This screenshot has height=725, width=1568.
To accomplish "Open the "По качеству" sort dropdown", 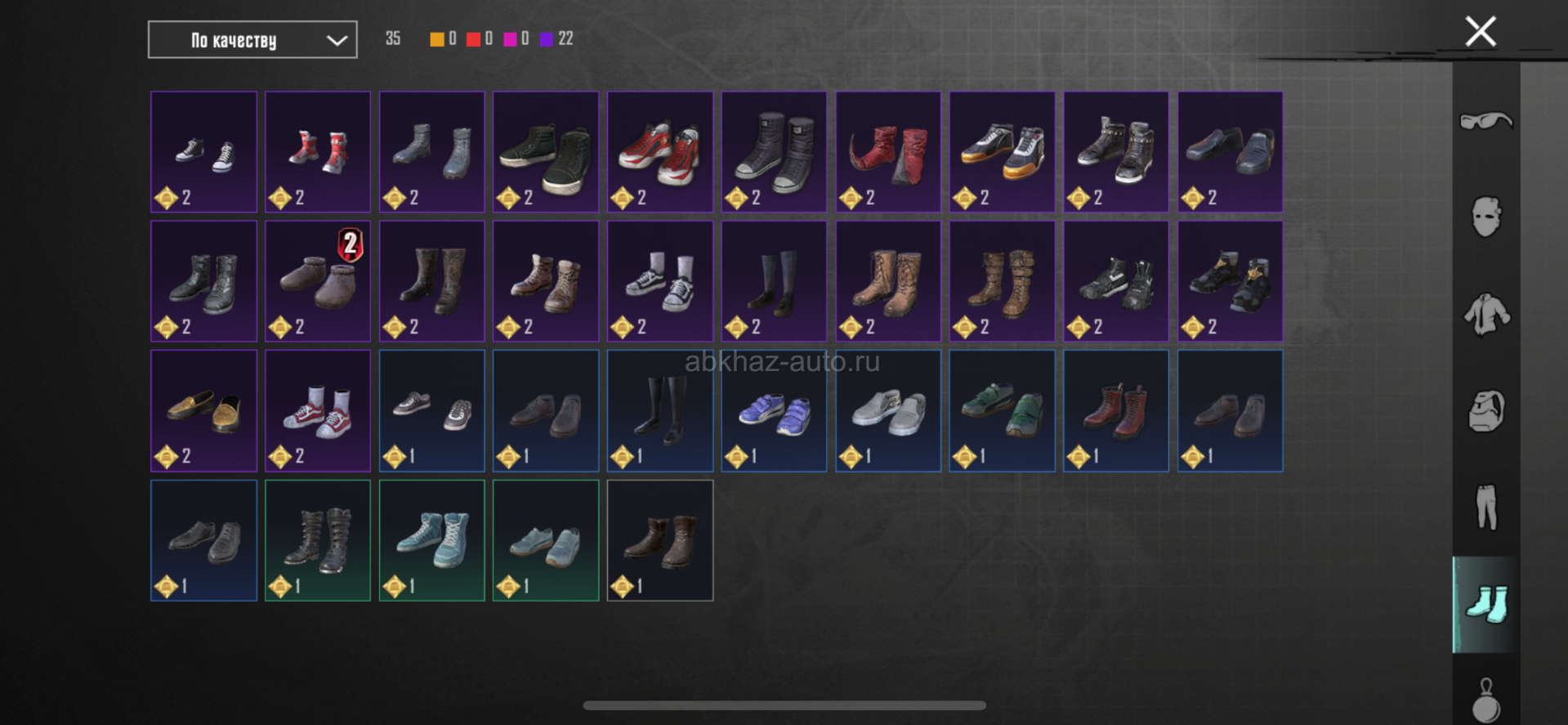I will [x=252, y=40].
